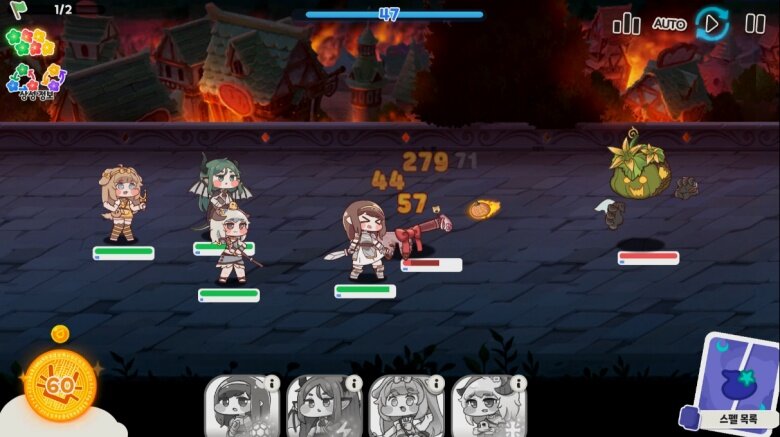Open the battle statistics bar chart
The height and width of the screenshot is (437, 780).
[626, 24]
